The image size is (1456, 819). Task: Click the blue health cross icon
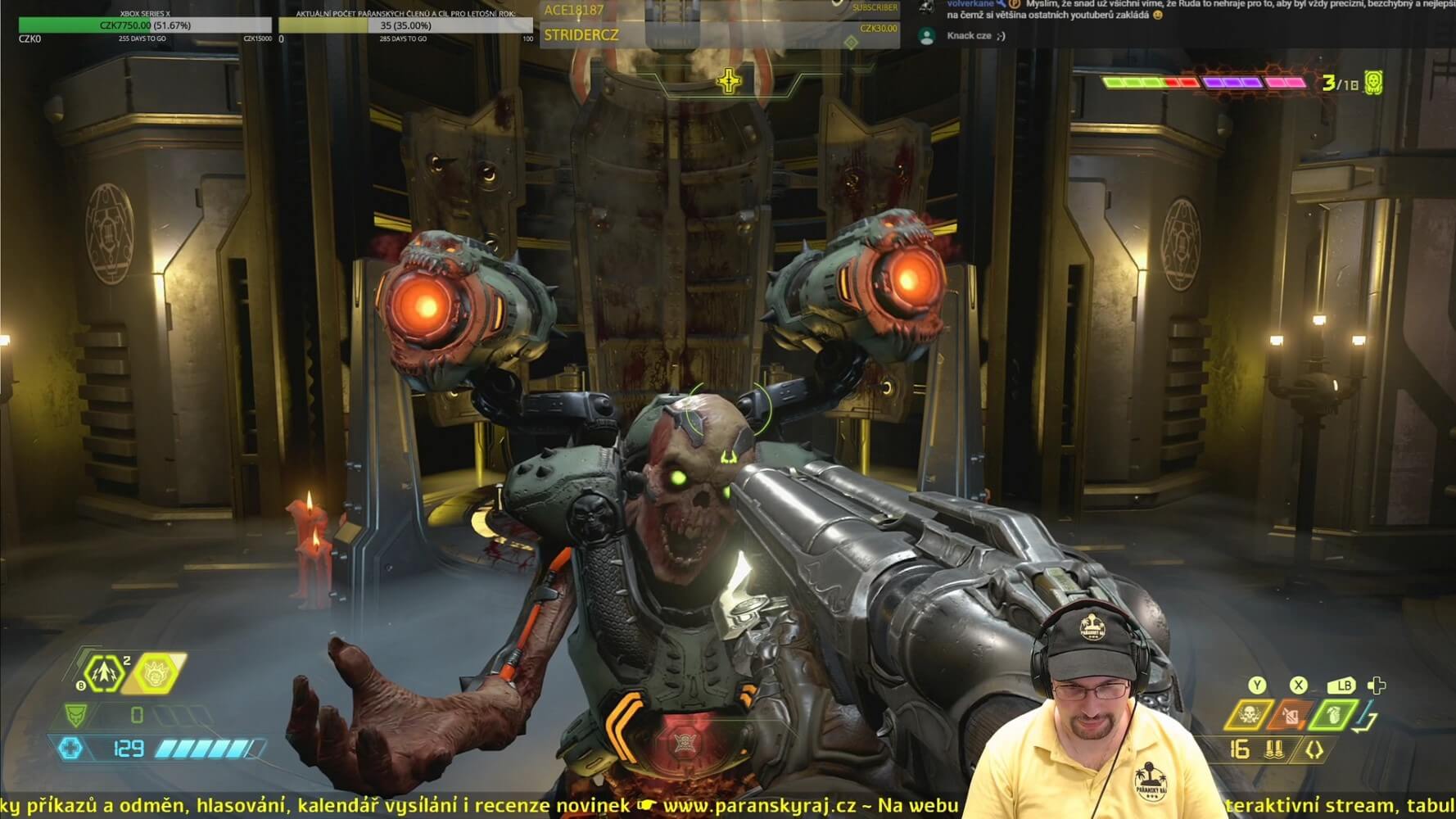70,748
